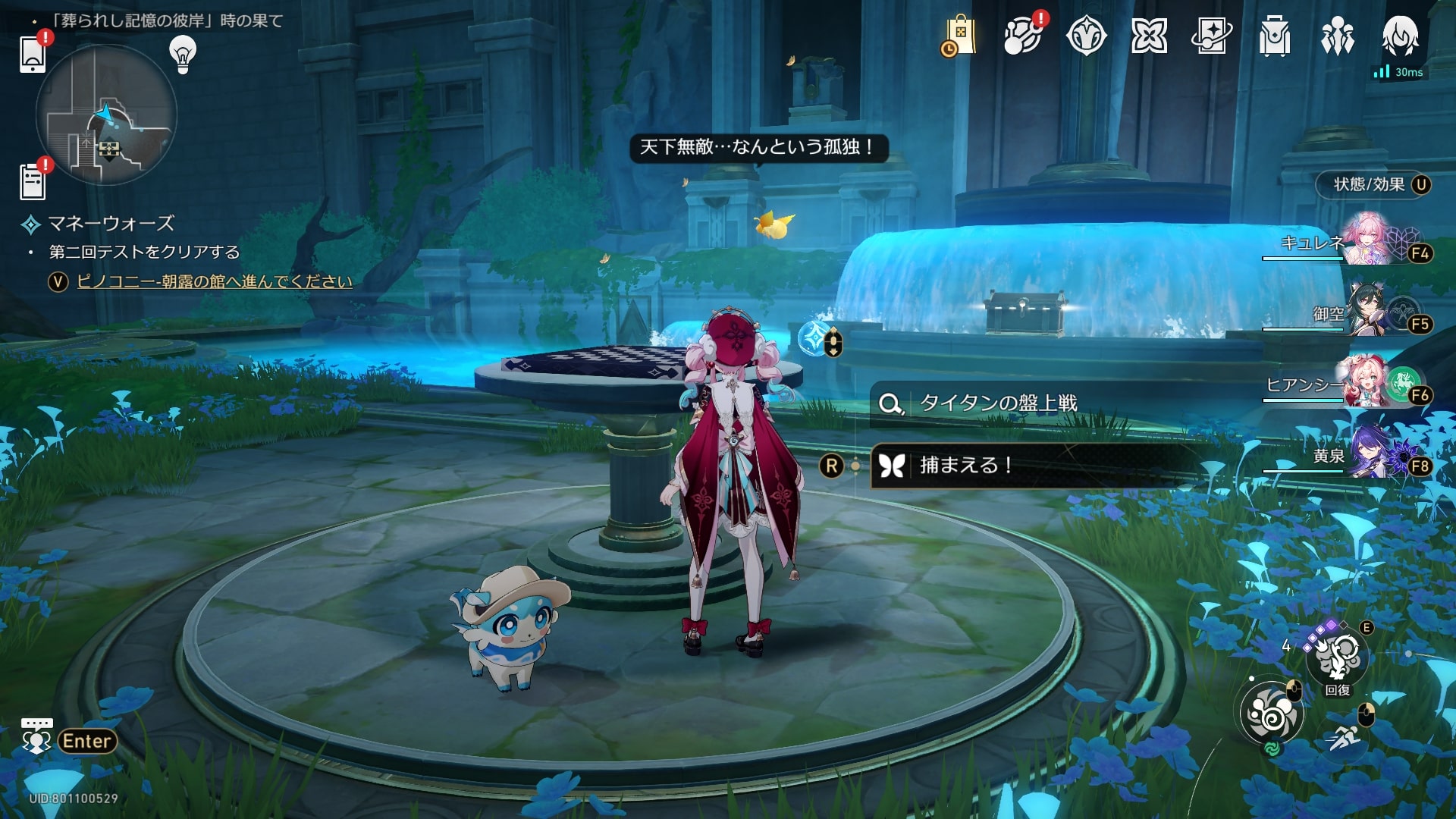Open the circular minimap

[x=106, y=115]
